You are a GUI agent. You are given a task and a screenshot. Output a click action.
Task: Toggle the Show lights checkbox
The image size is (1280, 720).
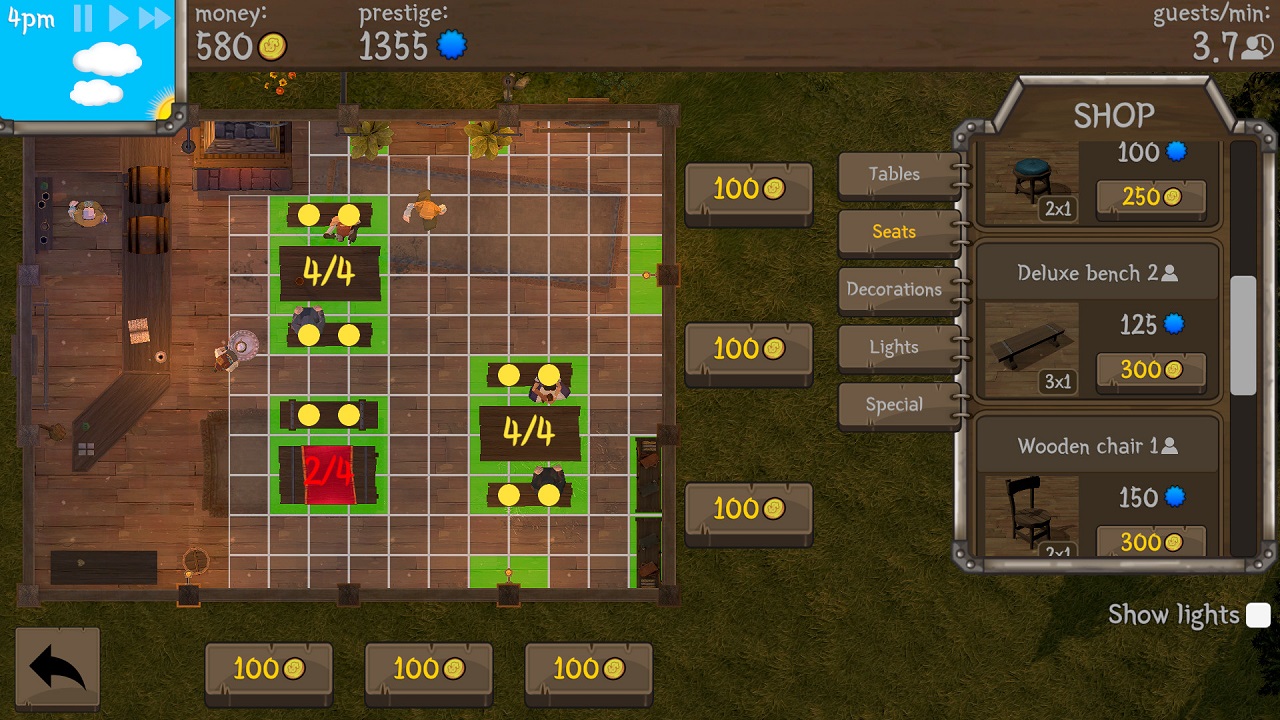tap(1258, 615)
